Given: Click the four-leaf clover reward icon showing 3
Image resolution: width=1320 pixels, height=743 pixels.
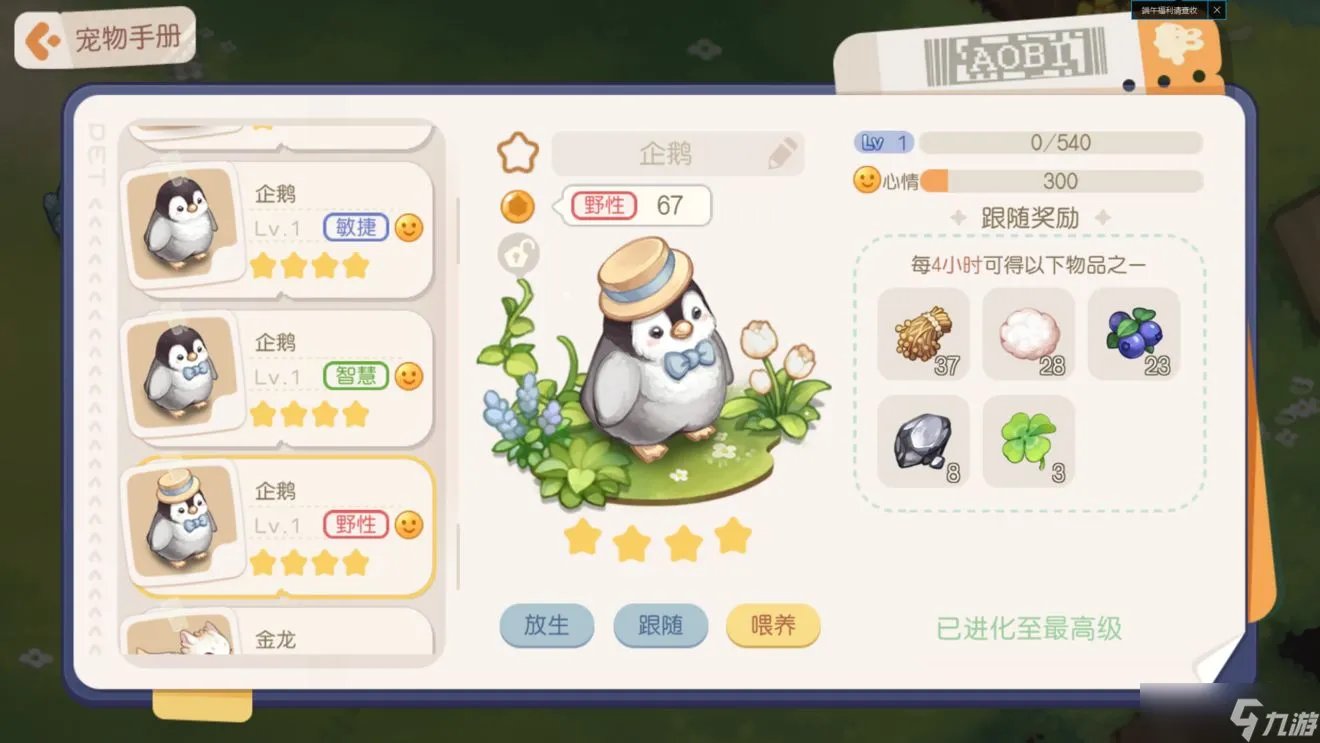Looking at the screenshot, I should tap(1029, 443).
